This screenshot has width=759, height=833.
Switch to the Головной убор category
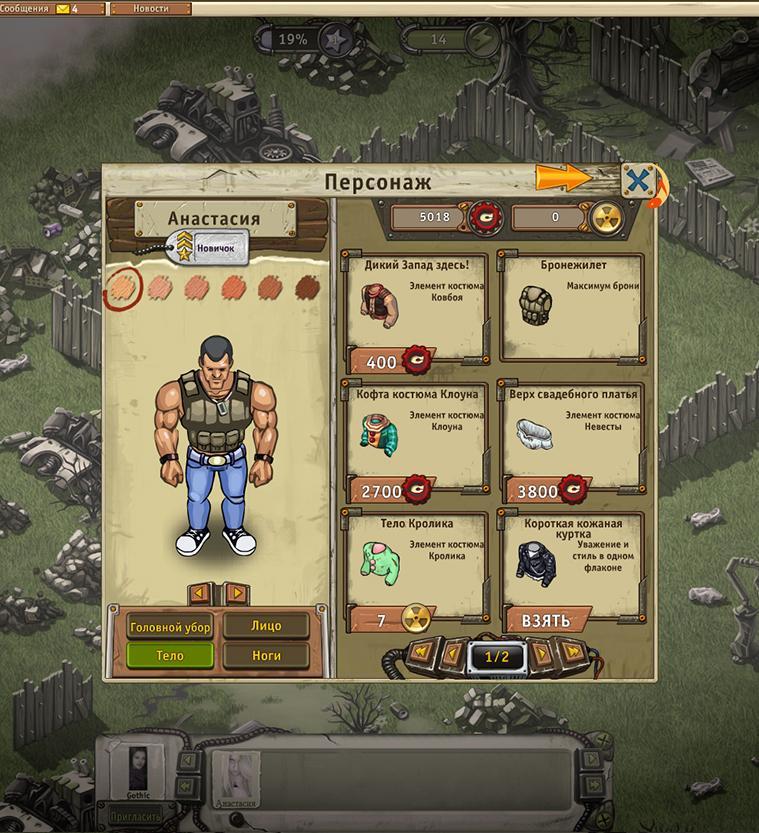click(x=169, y=627)
